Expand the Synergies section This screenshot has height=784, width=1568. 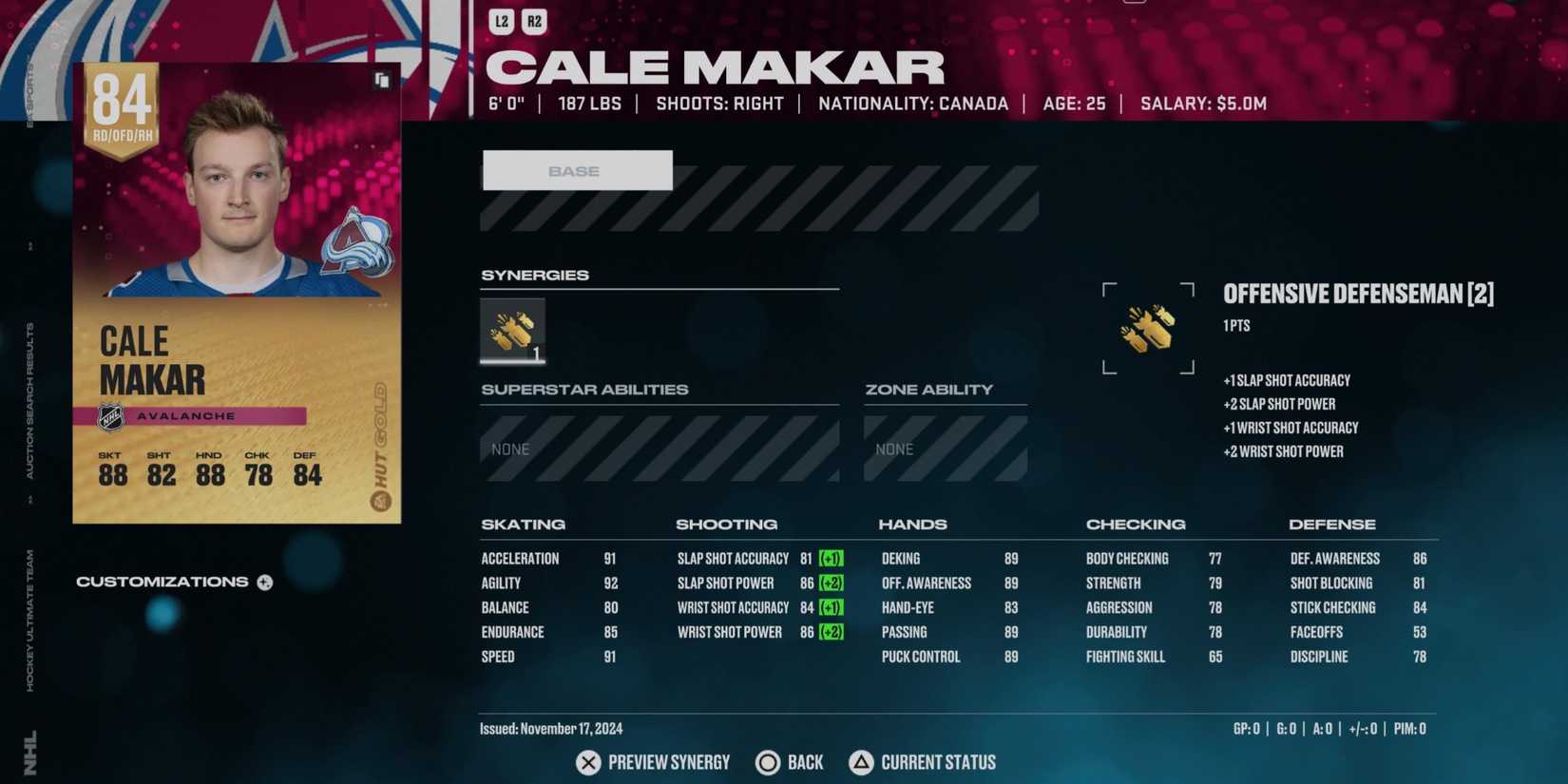point(535,275)
